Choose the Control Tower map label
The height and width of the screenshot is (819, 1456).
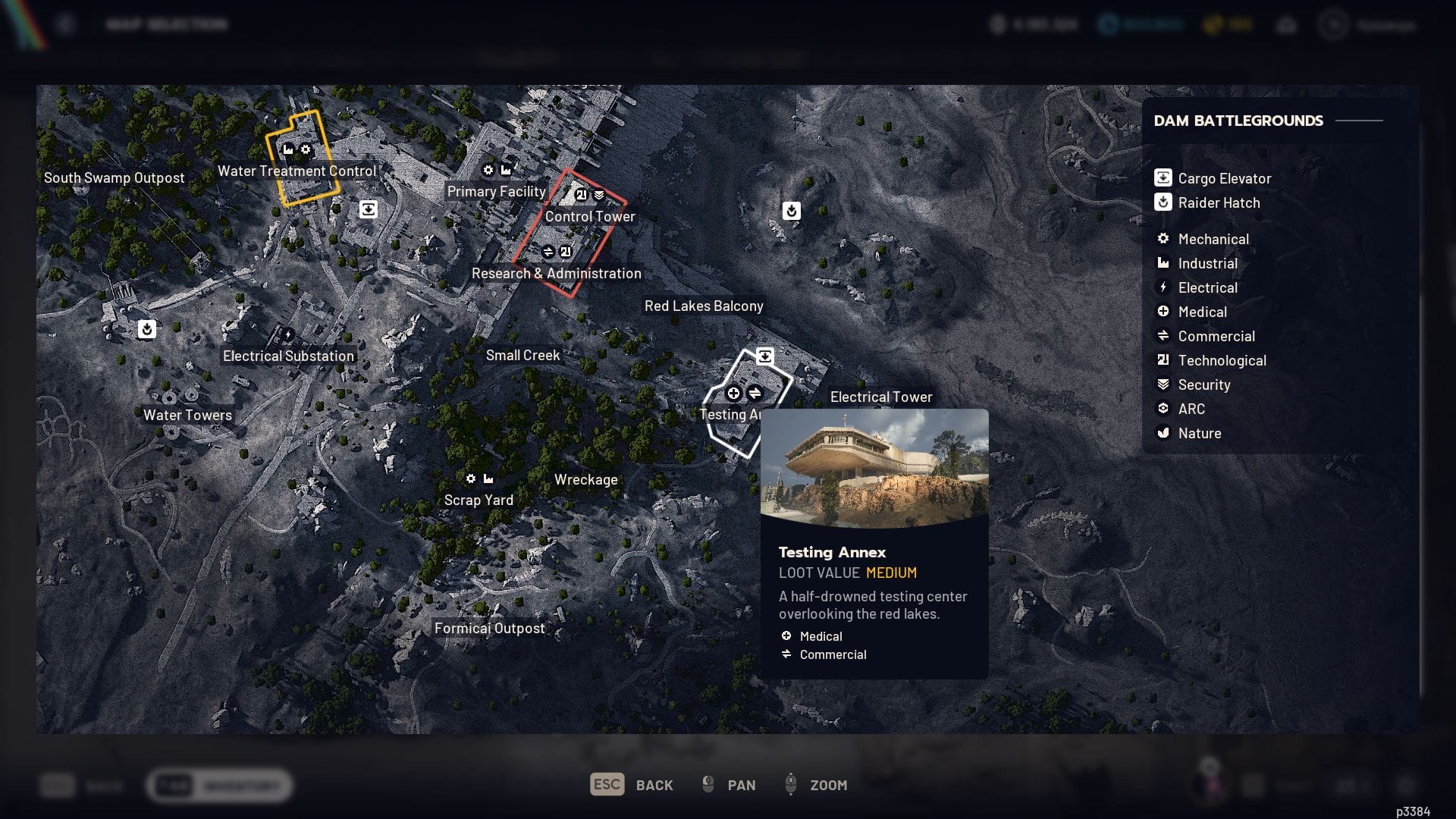[590, 217]
